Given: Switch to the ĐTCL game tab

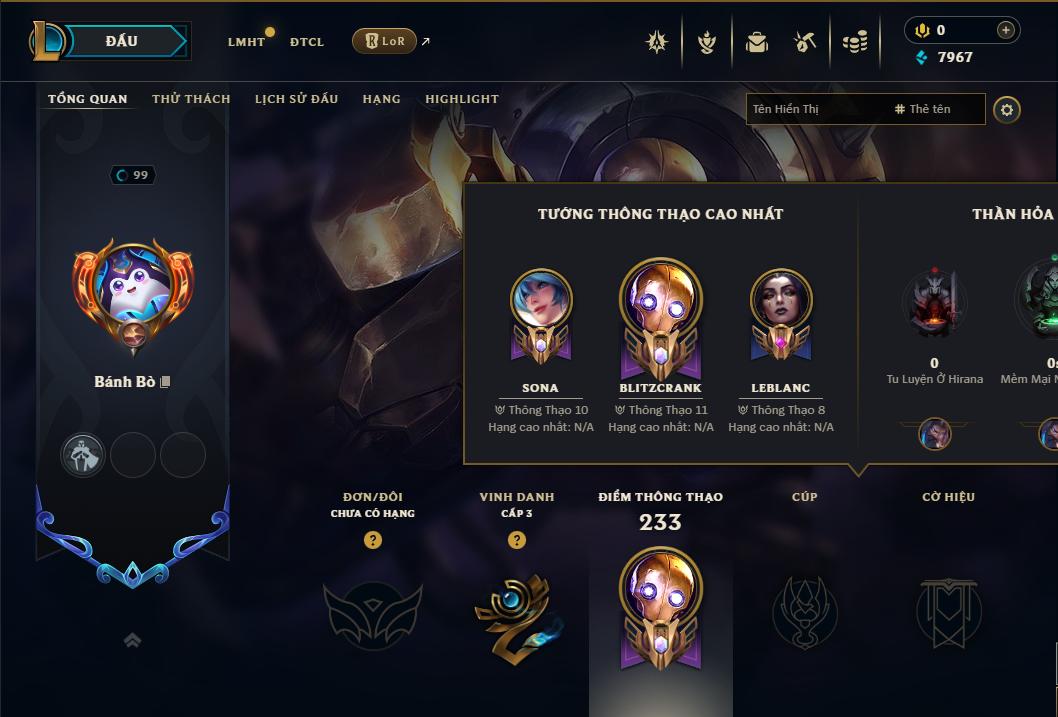Looking at the screenshot, I should pyautogui.click(x=307, y=42).
